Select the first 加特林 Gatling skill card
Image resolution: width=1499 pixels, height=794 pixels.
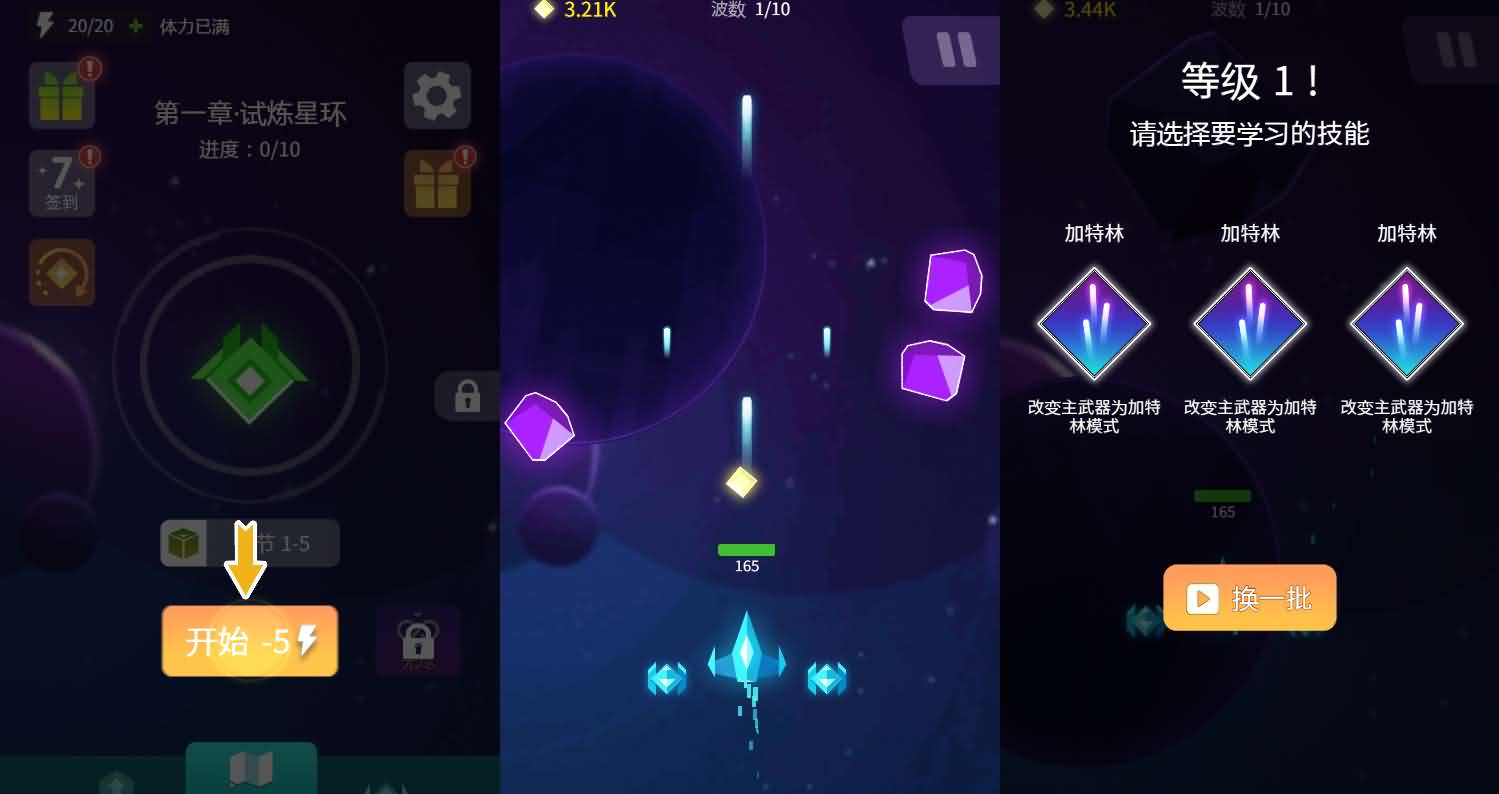point(1094,324)
